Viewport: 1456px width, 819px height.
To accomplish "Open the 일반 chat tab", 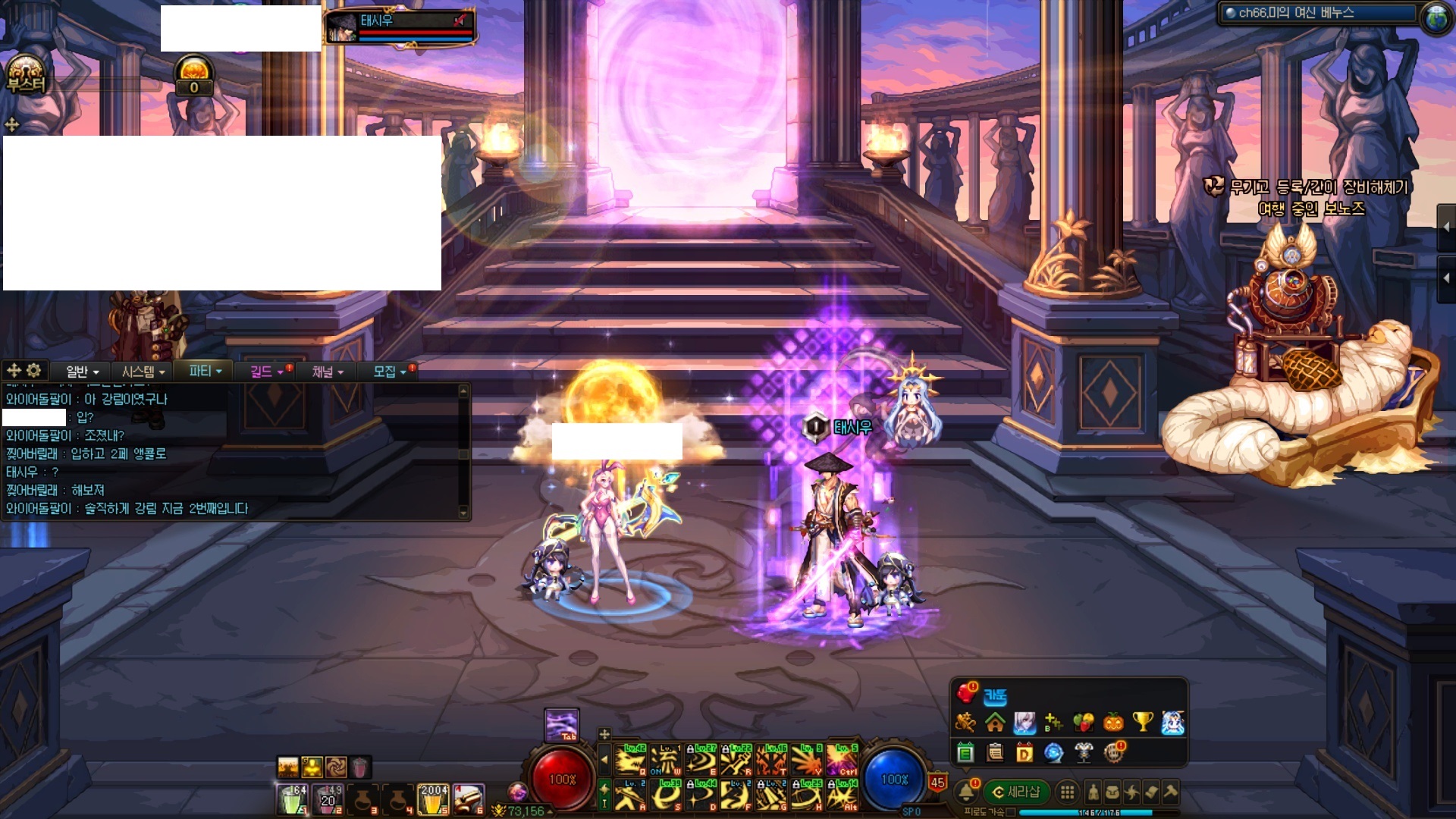I will [x=82, y=371].
